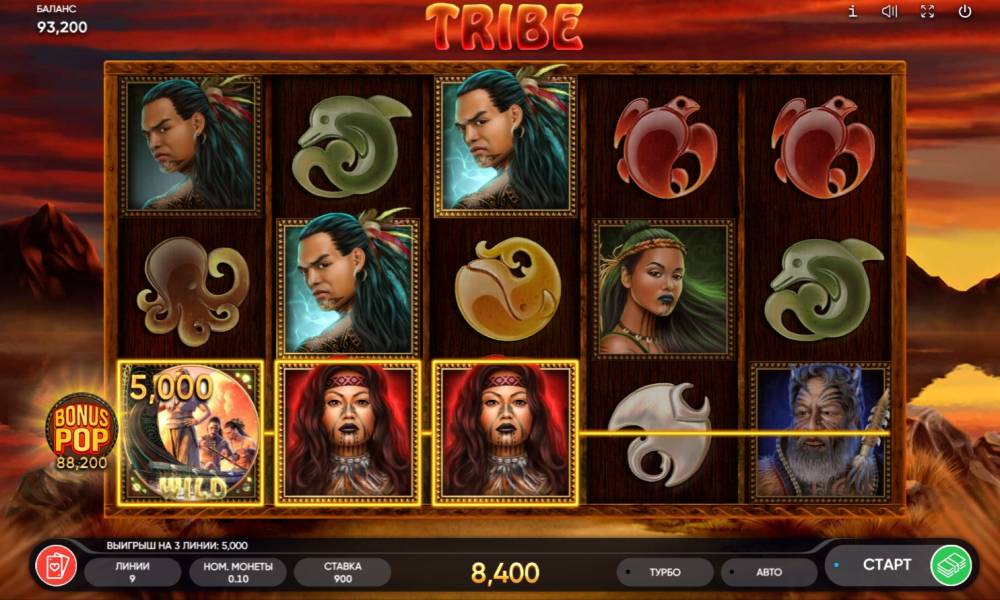This screenshot has width=1000, height=600.
Task: Exit the game with power icon
Action: click(965, 12)
